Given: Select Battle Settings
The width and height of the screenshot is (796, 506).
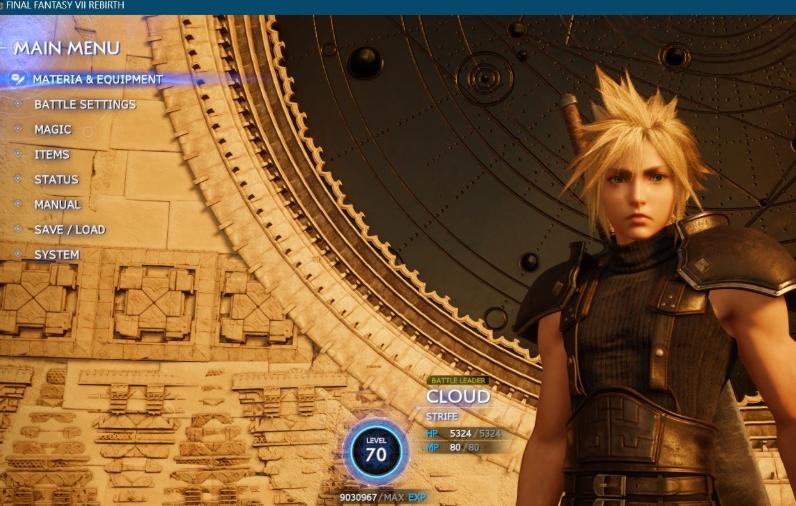Looking at the screenshot, I should (85, 104).
